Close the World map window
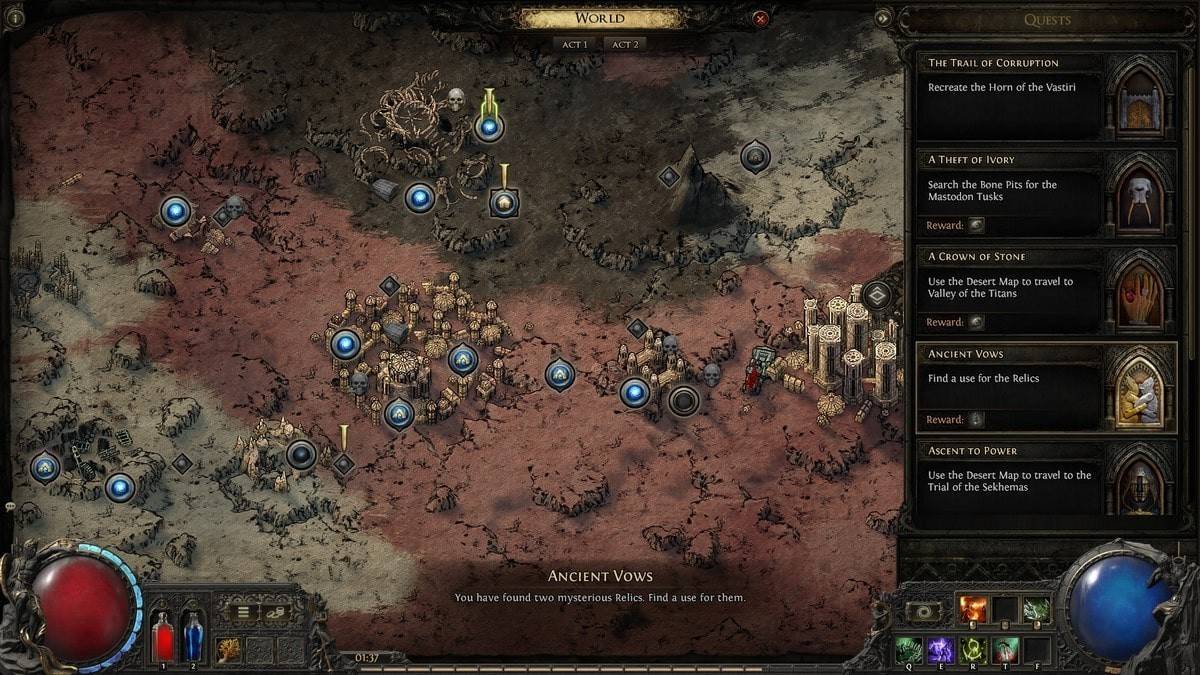Viewport: 1200px width, 675px height. point(761,18)
